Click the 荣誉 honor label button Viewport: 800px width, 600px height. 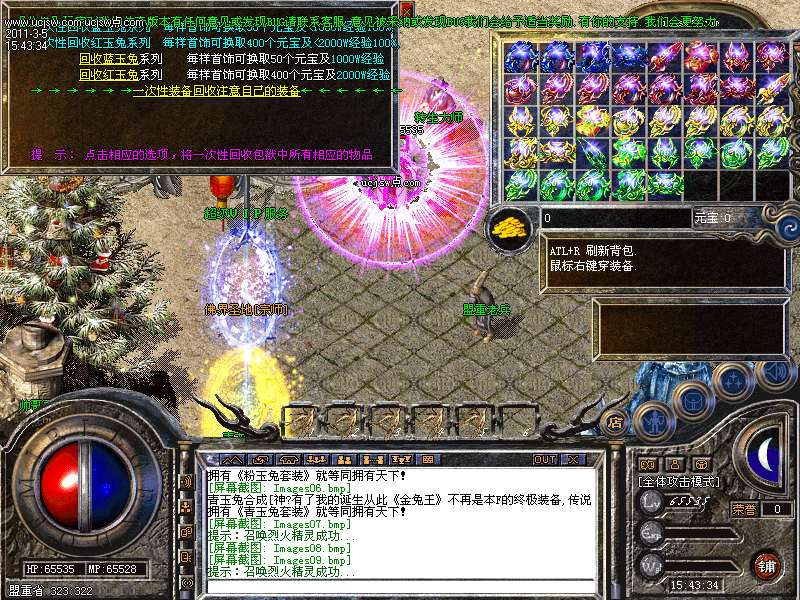[x=745, y=509]
